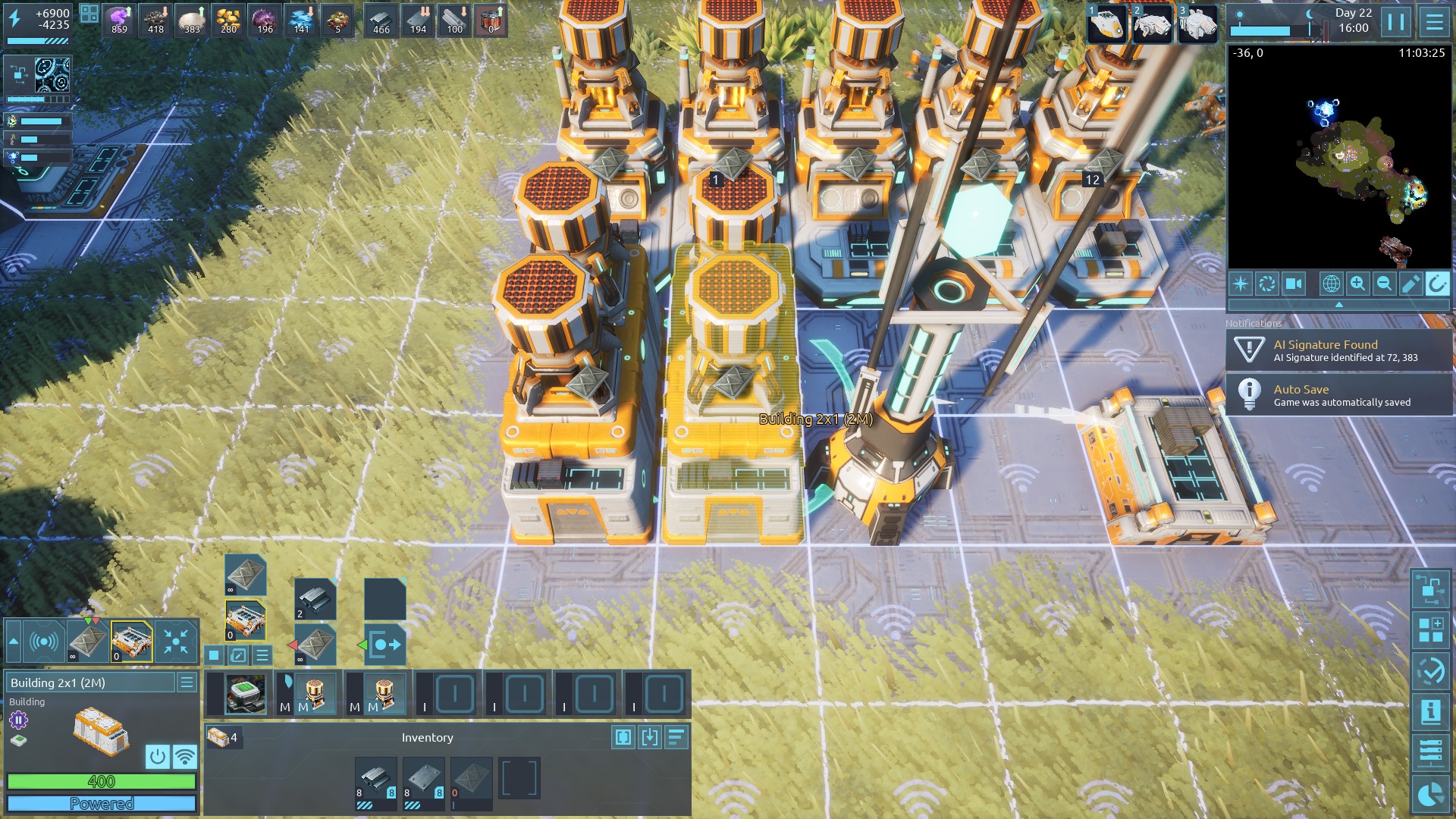The height and width of the screenshot is (819, 1456).
Task: Open the AI Signature Found notification
Action: pos(1338,350)
